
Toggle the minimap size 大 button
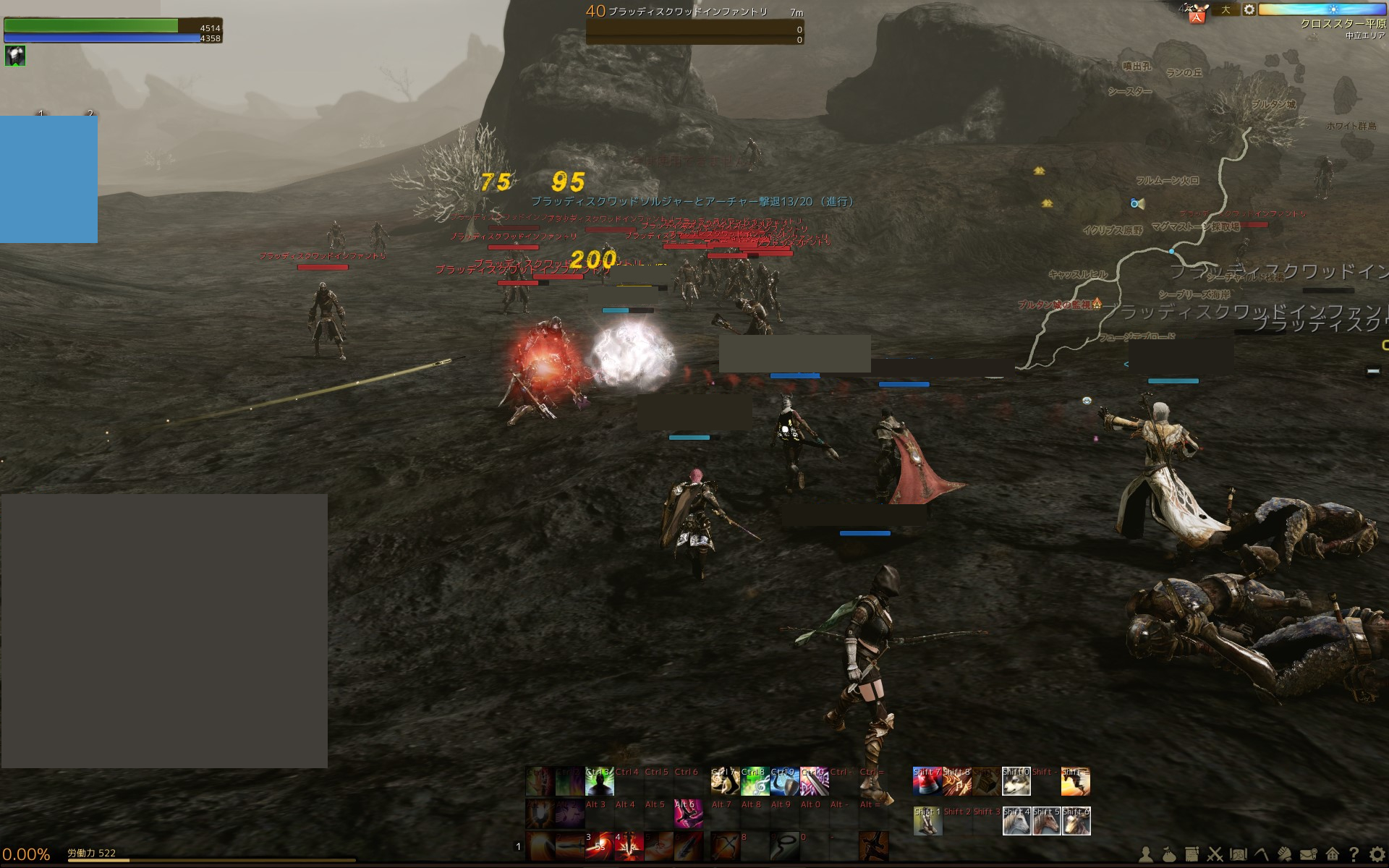click(1226, 10)
